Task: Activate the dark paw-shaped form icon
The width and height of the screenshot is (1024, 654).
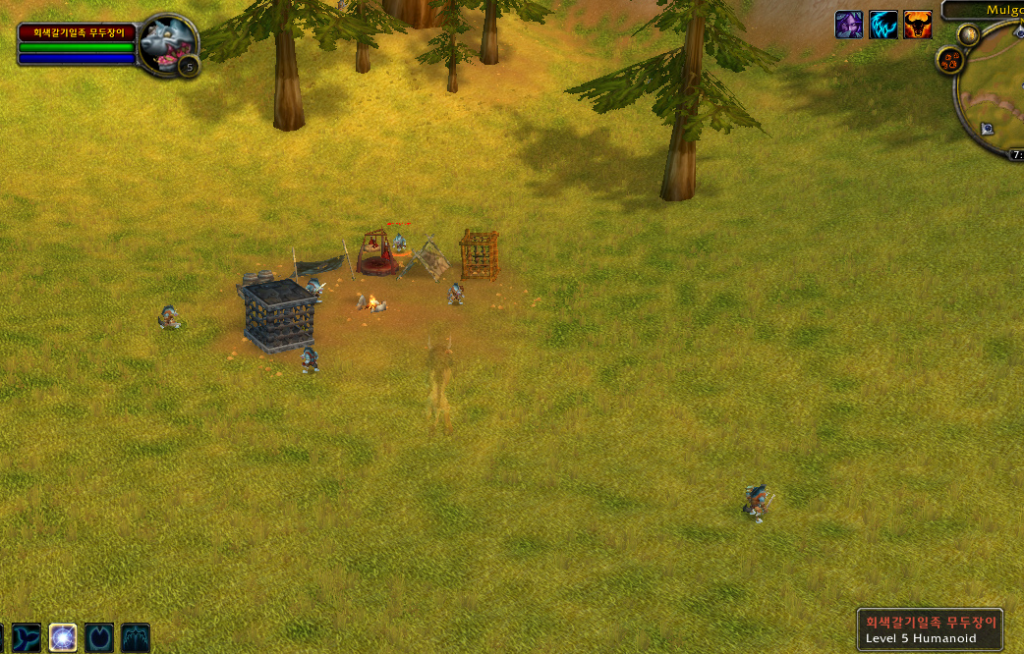Action: pos(99,637)
